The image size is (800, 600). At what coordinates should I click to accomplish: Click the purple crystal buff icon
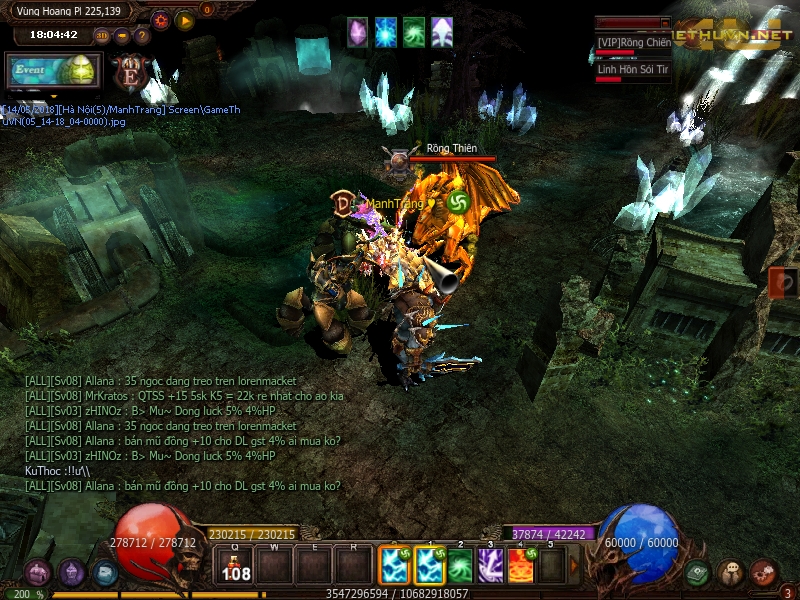[x=357, y=32]
